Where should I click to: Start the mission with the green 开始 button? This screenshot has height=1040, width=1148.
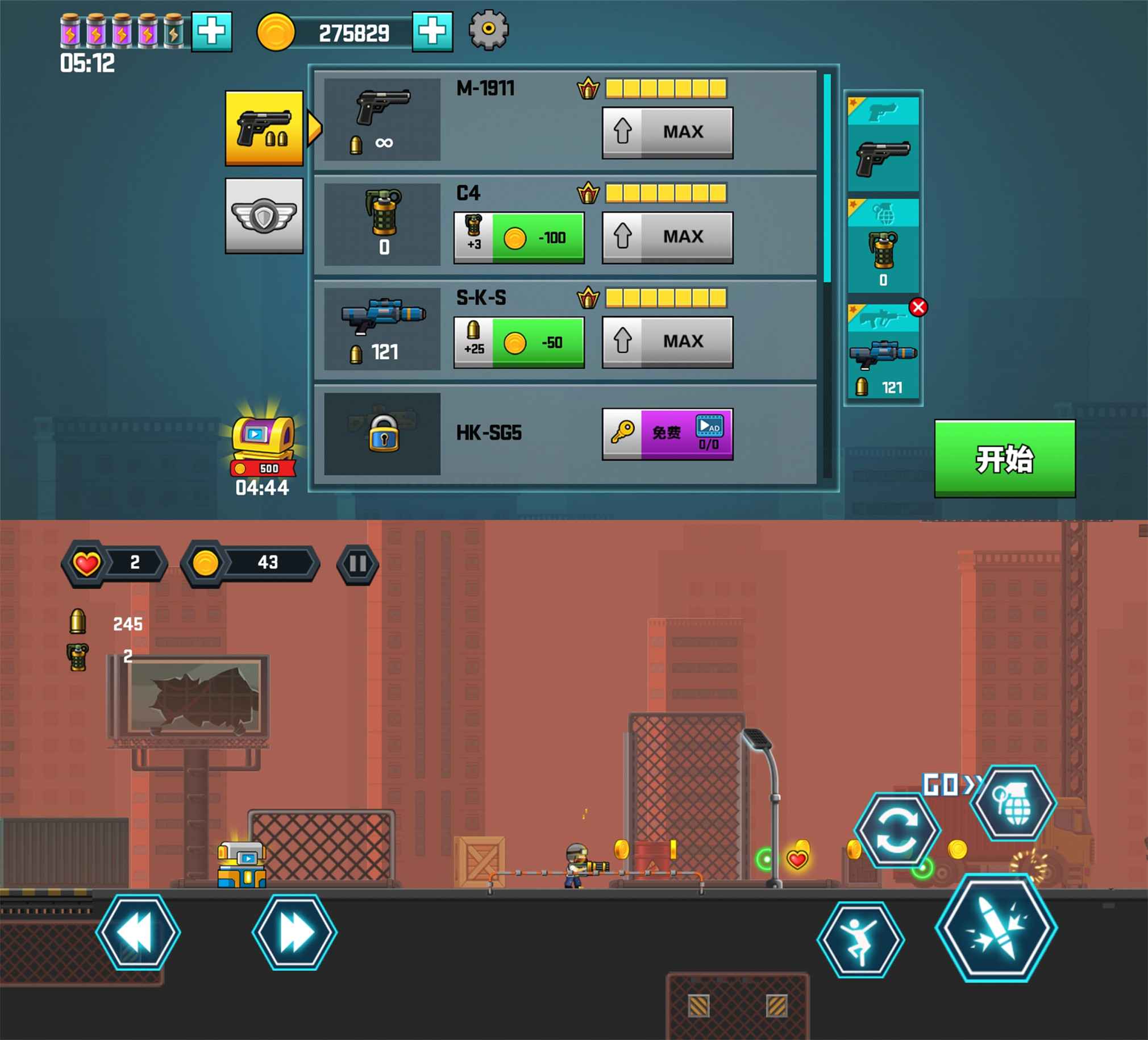(x=1005, y=459)
